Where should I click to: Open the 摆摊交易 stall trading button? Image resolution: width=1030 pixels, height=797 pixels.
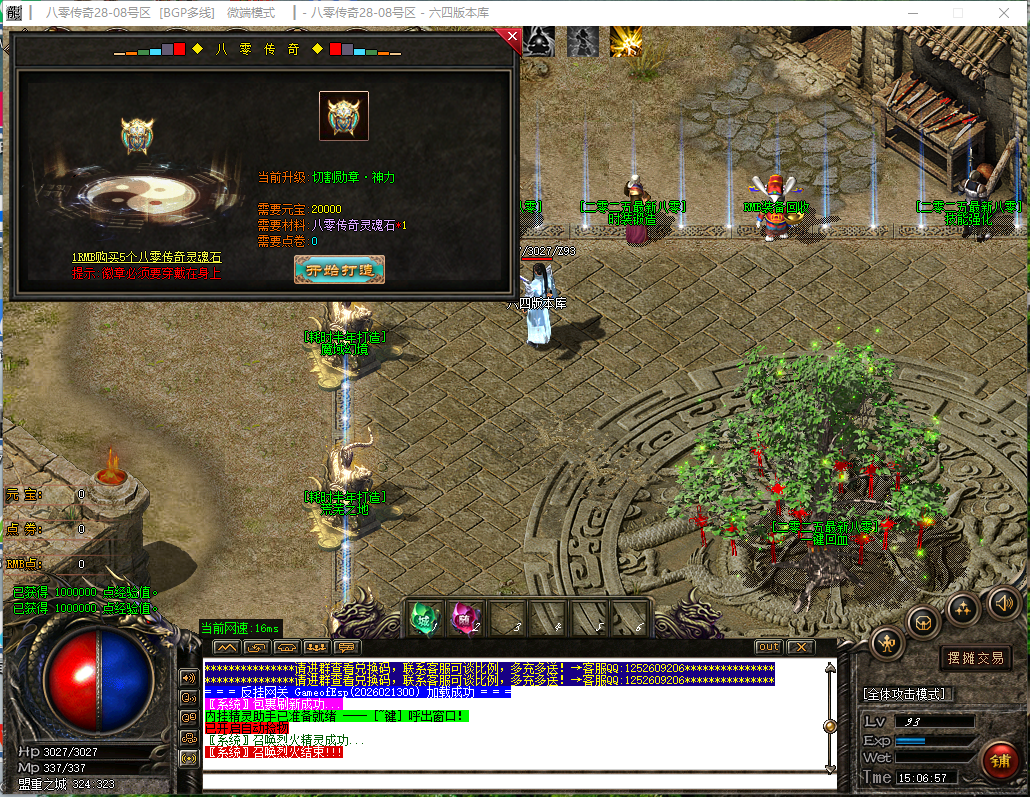pyautogui.click(x=976, y=658)
